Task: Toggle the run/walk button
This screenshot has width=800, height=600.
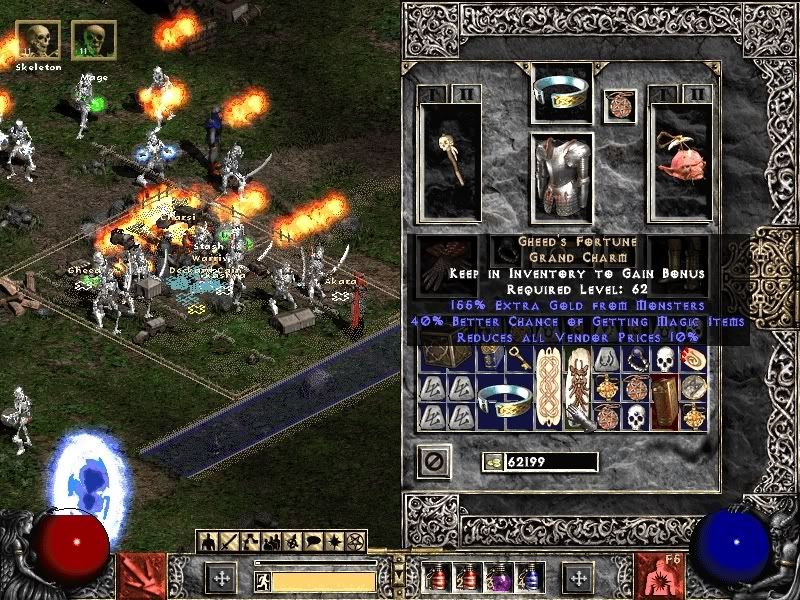Action: pyautogui.click(x=263, y=578)
